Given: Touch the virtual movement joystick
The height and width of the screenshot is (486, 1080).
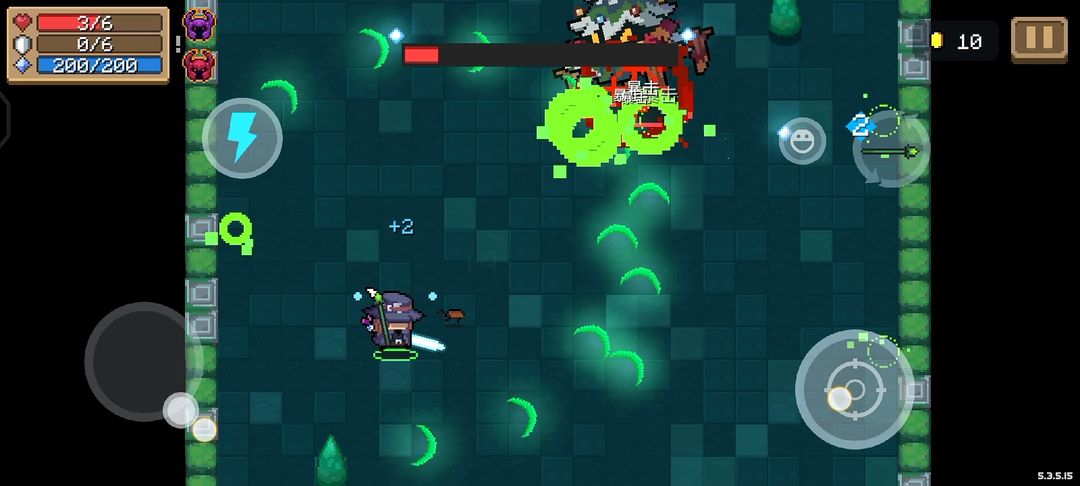Looking at the screenshot, I should 144,361.
